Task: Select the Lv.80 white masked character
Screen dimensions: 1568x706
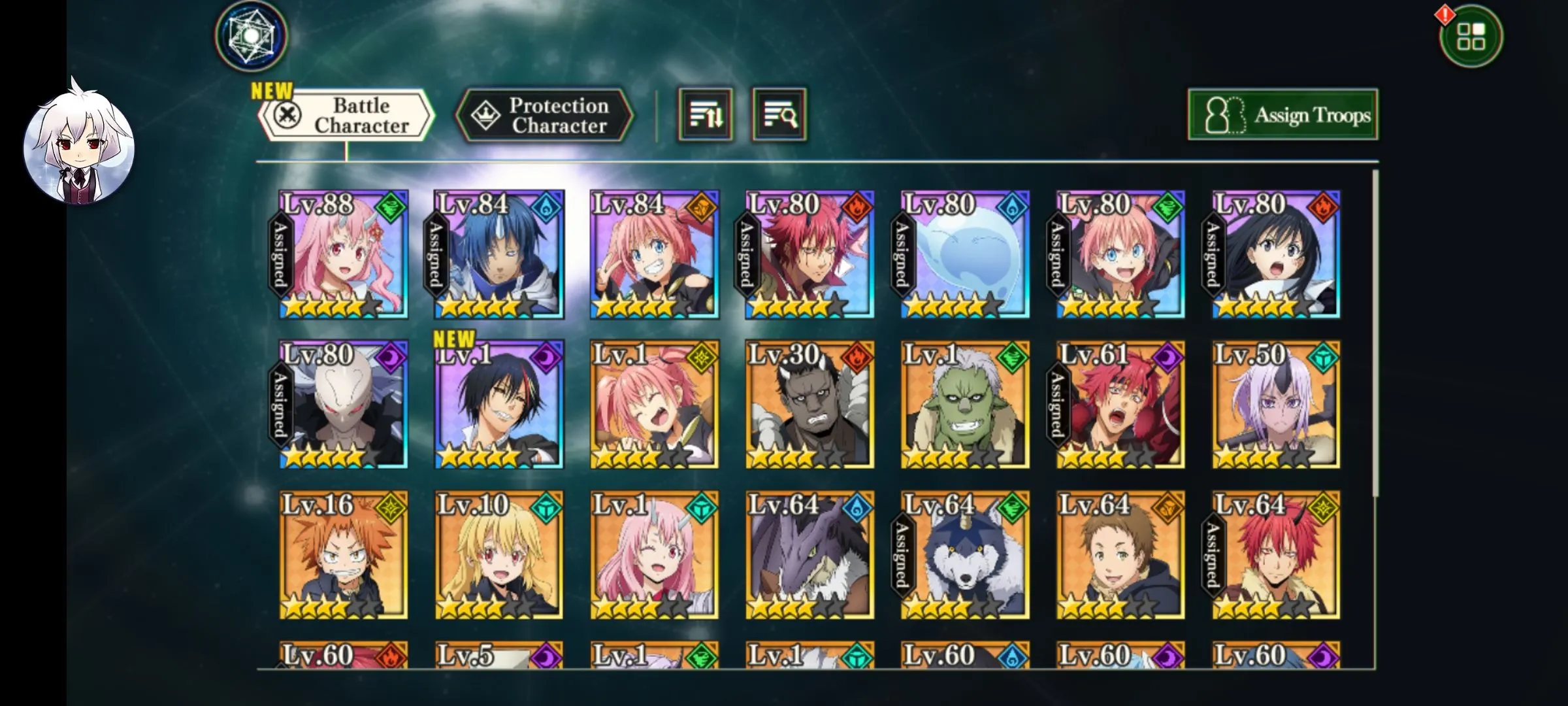Action: click(344, 405)
